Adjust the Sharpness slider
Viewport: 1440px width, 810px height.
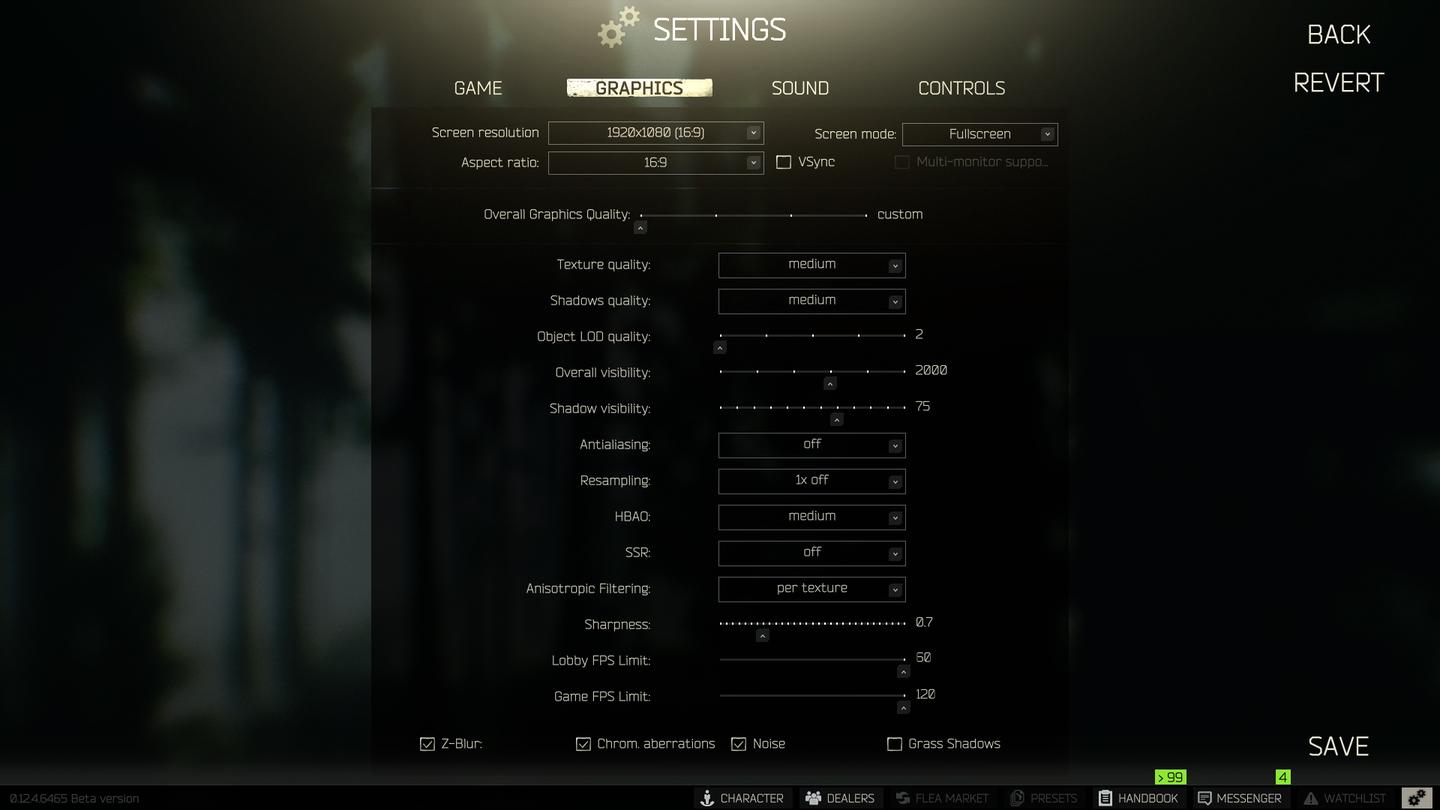click(x=762, y=634)
